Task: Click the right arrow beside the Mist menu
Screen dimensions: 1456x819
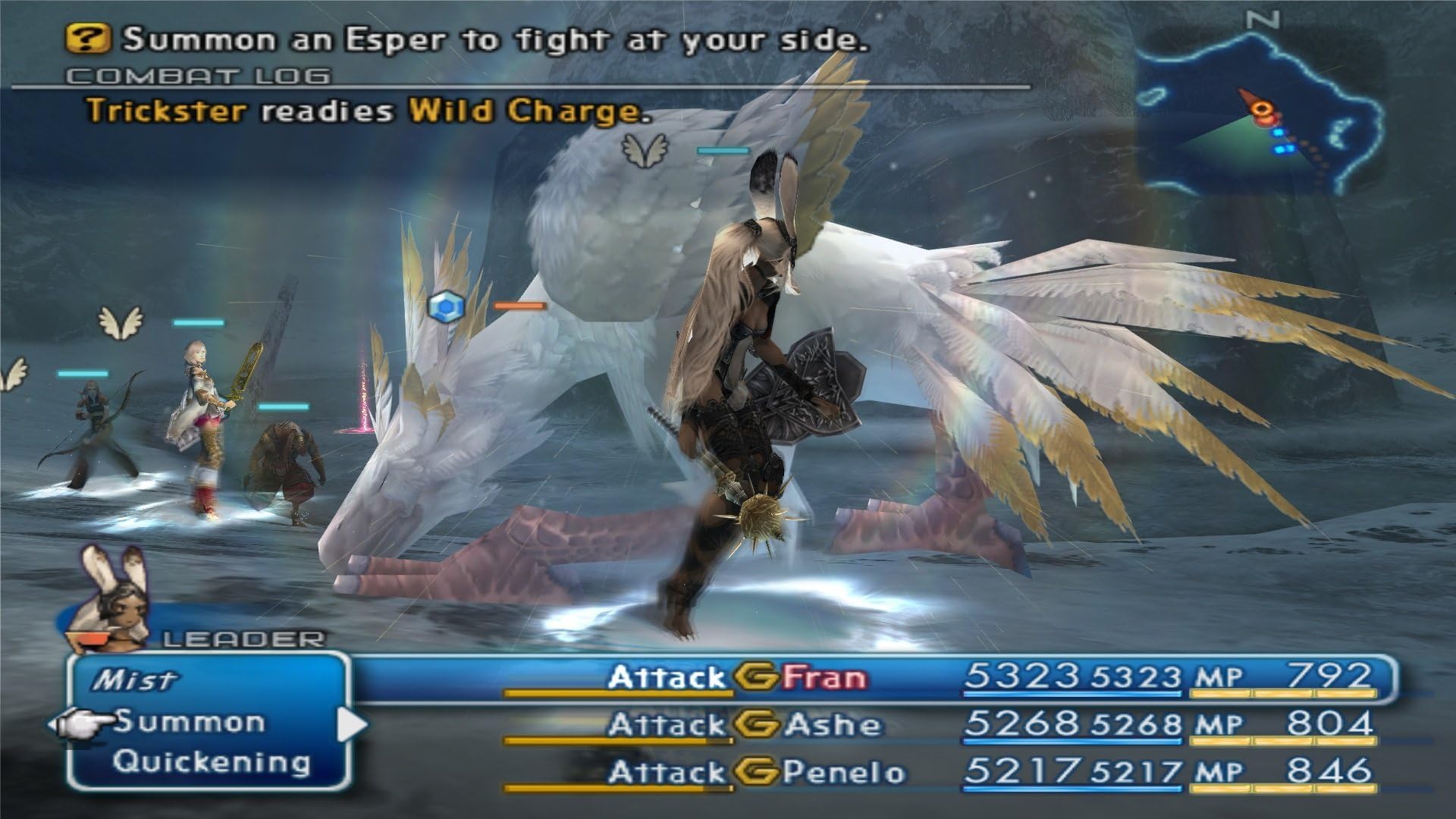Action: (x=350, y=724)
